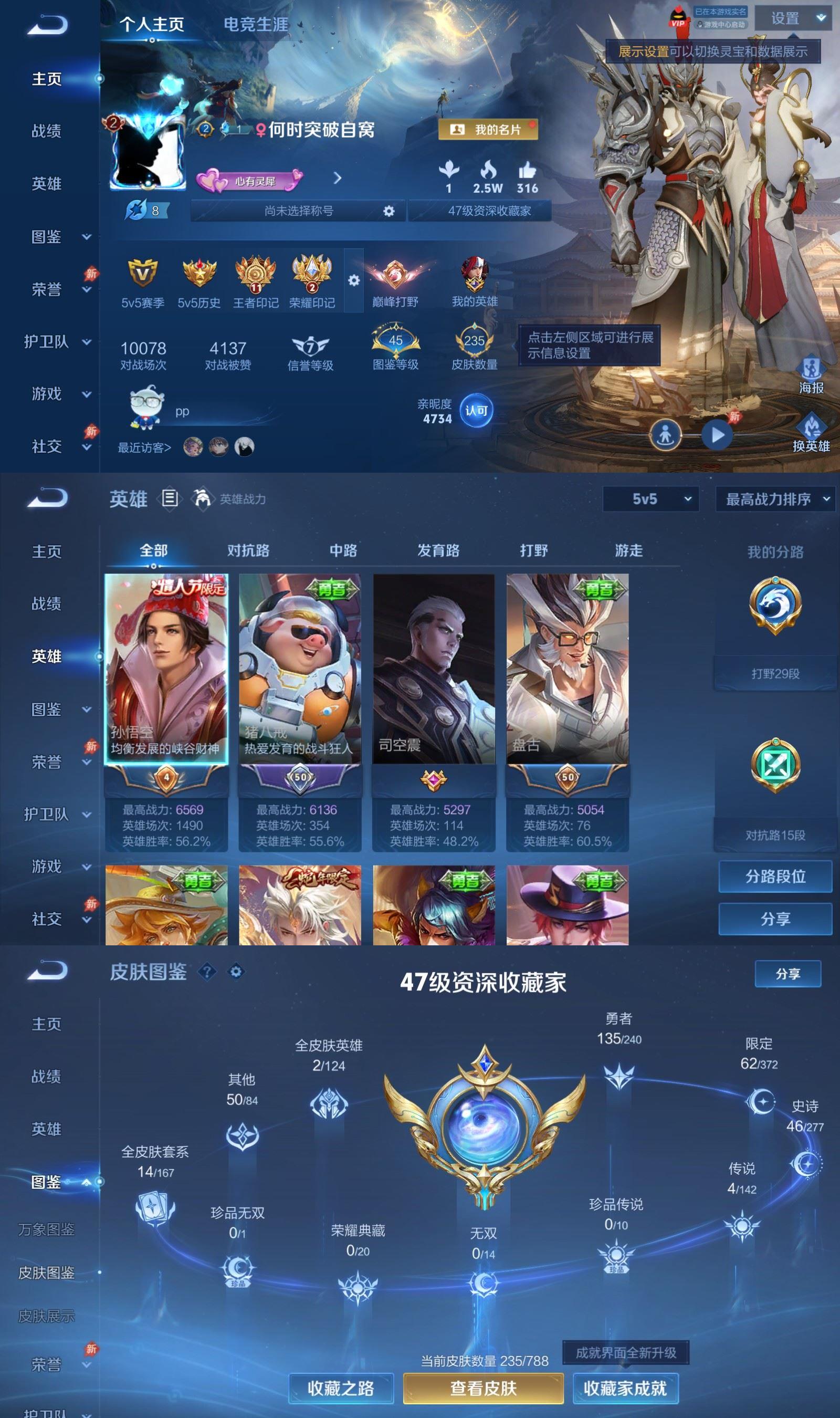Viewport: 840px width, 1418px height.
Task: Tap the 认可 button beside 亲昵度
Action: (476, 410)
